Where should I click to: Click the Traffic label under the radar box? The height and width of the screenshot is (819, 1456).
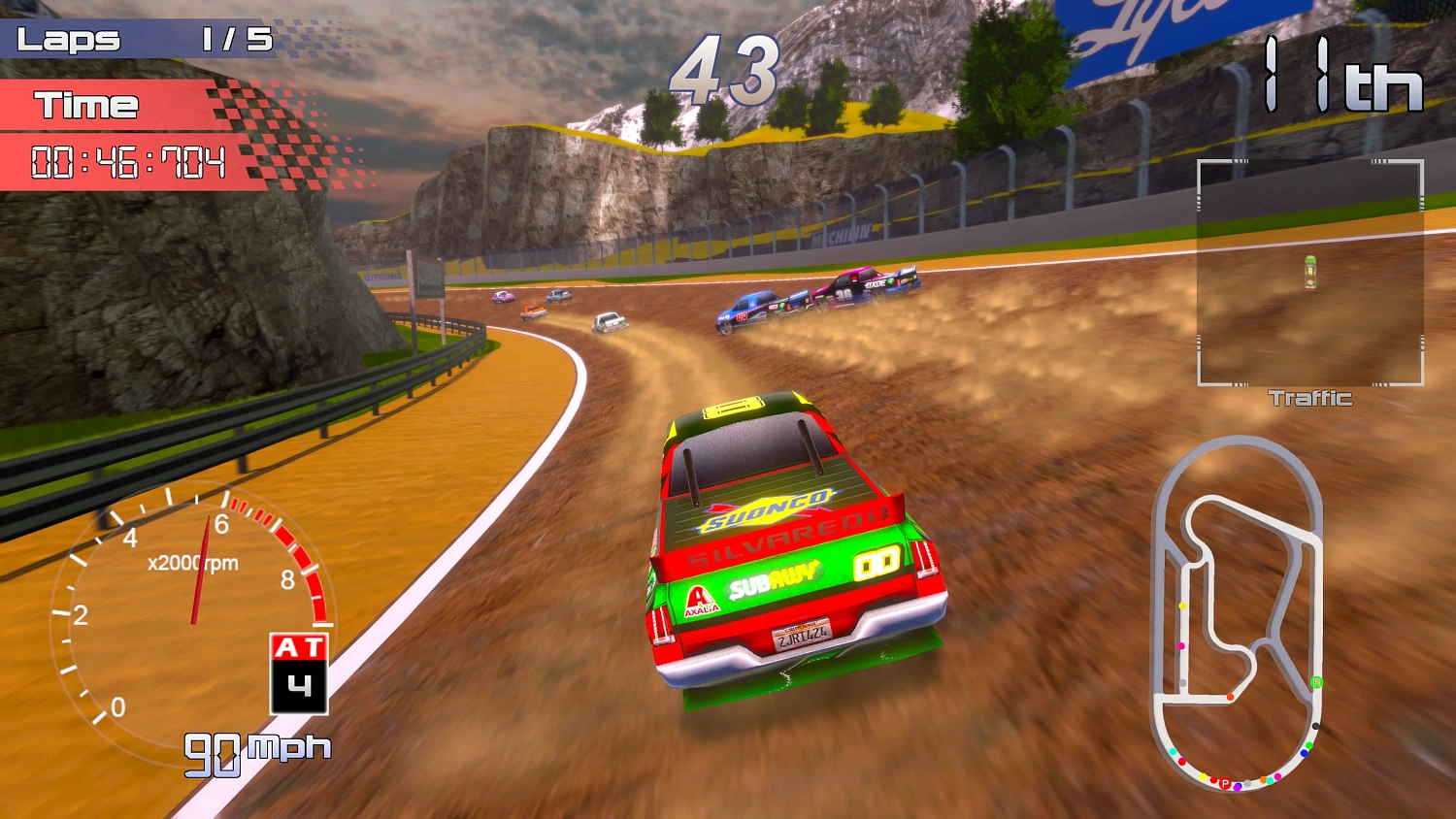pos(1310,398)
